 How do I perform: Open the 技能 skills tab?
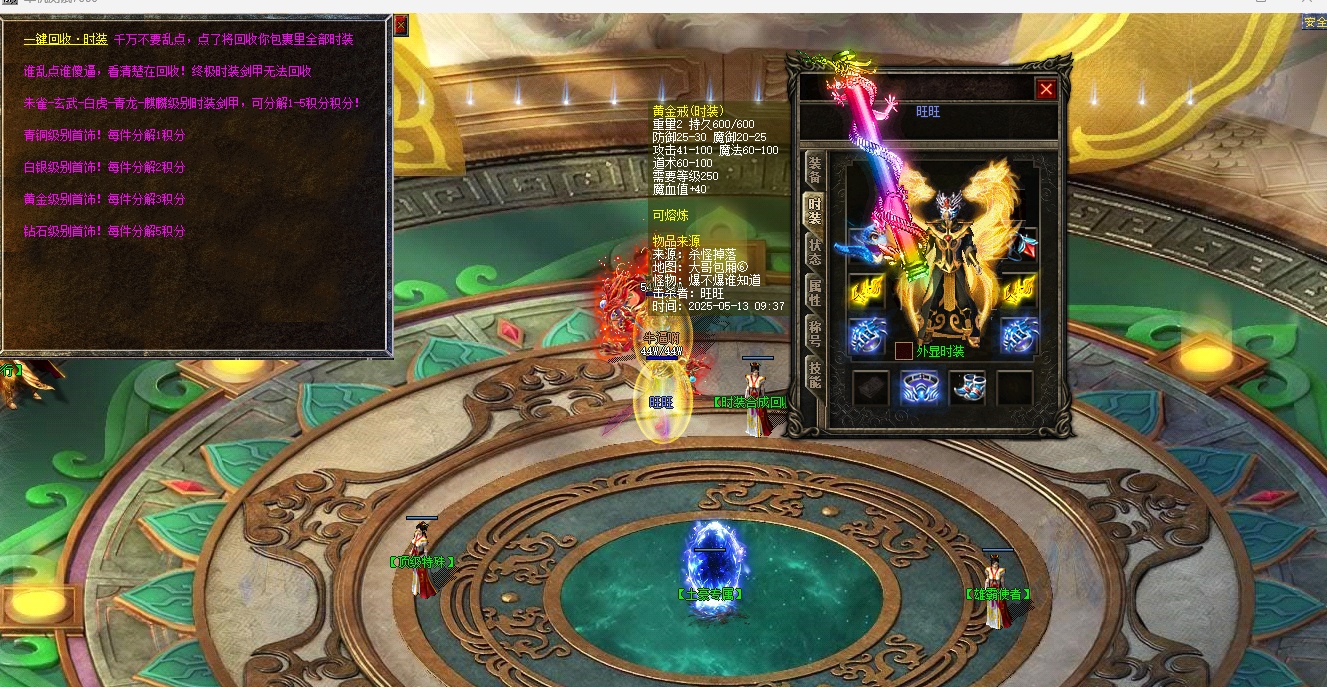815,375
